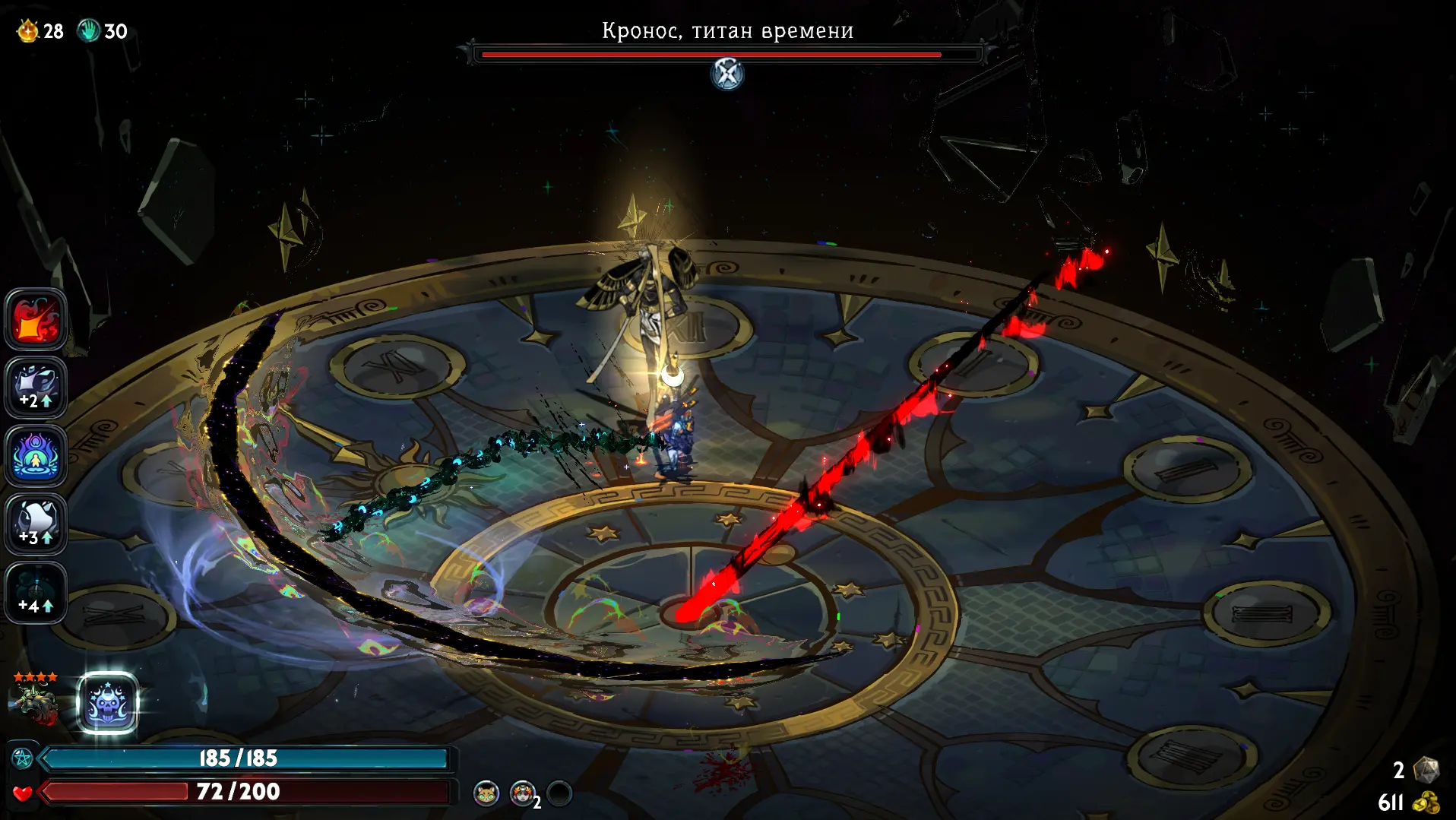Viewport: 1456px width, 820px height.
Task: Select the dark clock boon showing +4
Action: (36, 593)
